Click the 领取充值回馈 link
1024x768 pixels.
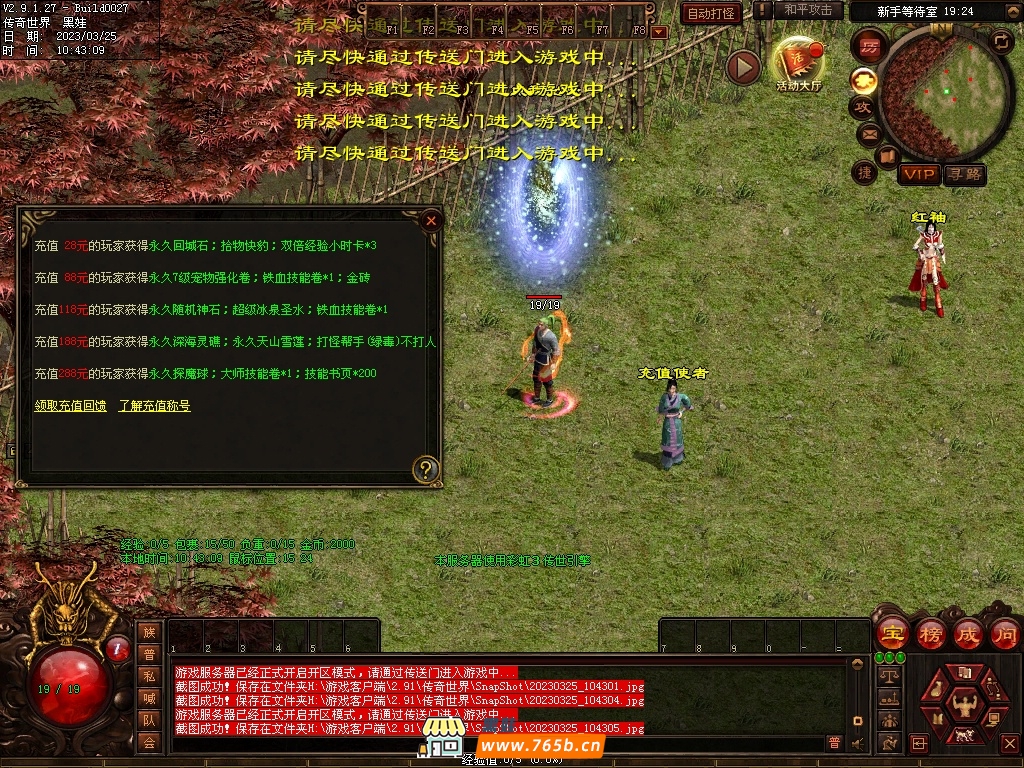70,406
